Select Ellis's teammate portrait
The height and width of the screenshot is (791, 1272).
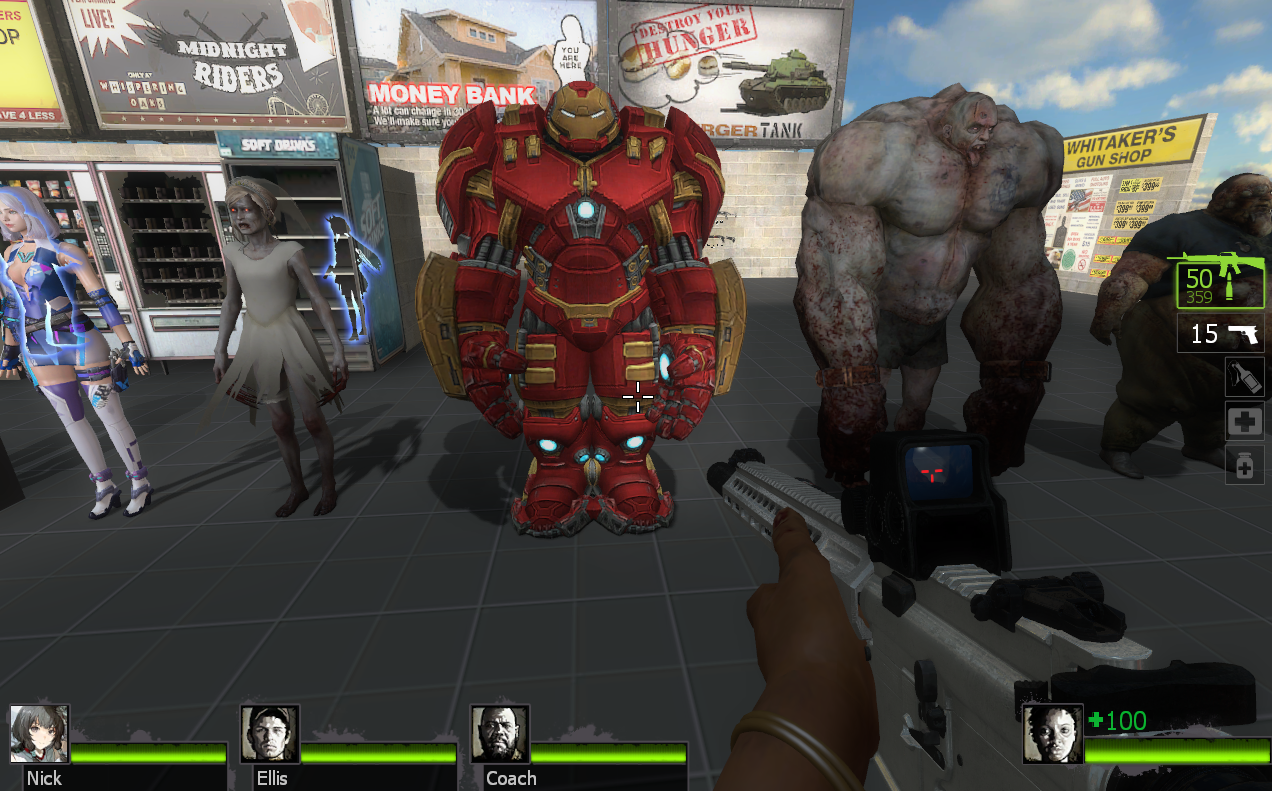[x=270, y=734]
